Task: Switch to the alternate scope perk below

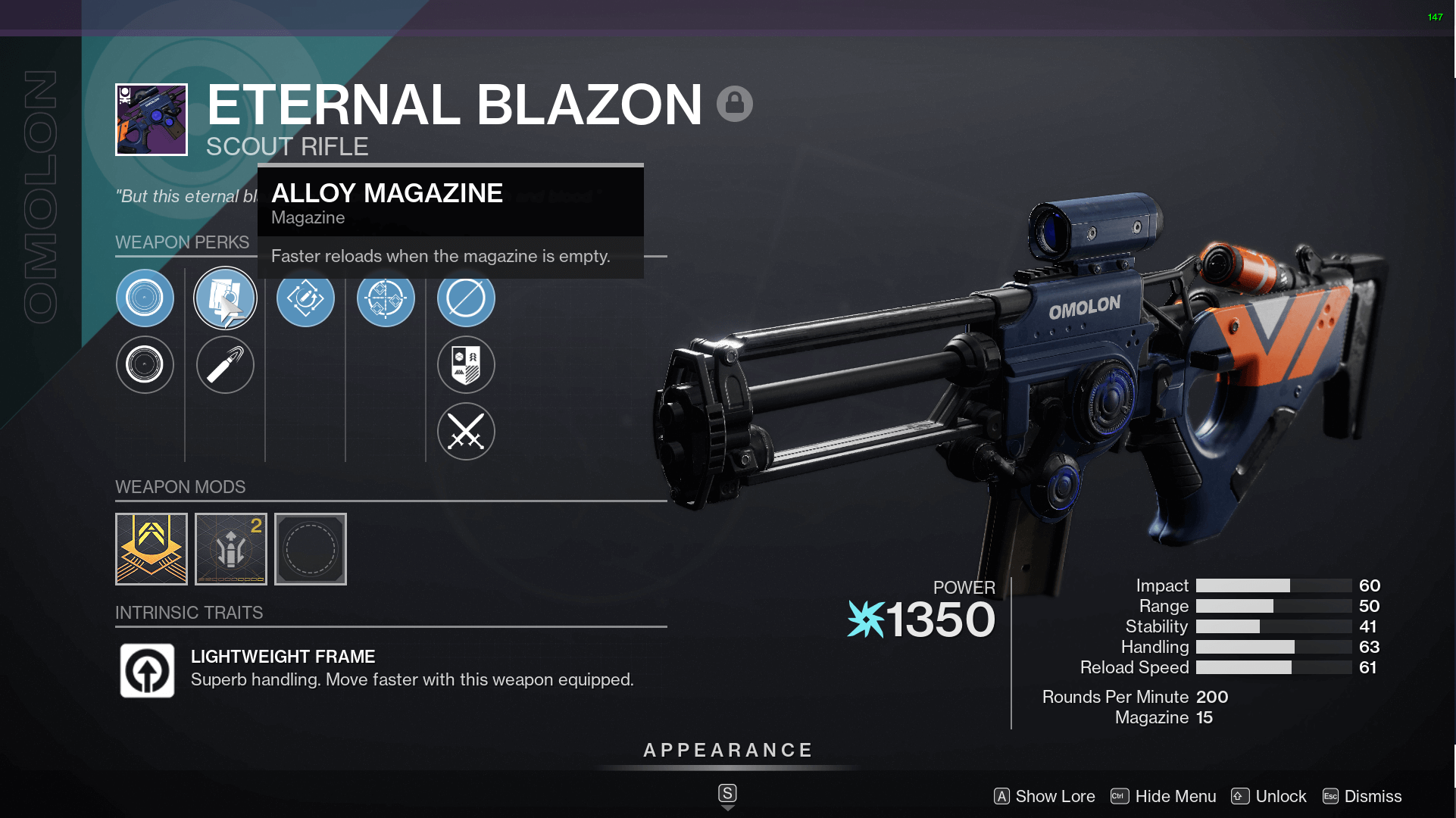Action: coord(145,364)
